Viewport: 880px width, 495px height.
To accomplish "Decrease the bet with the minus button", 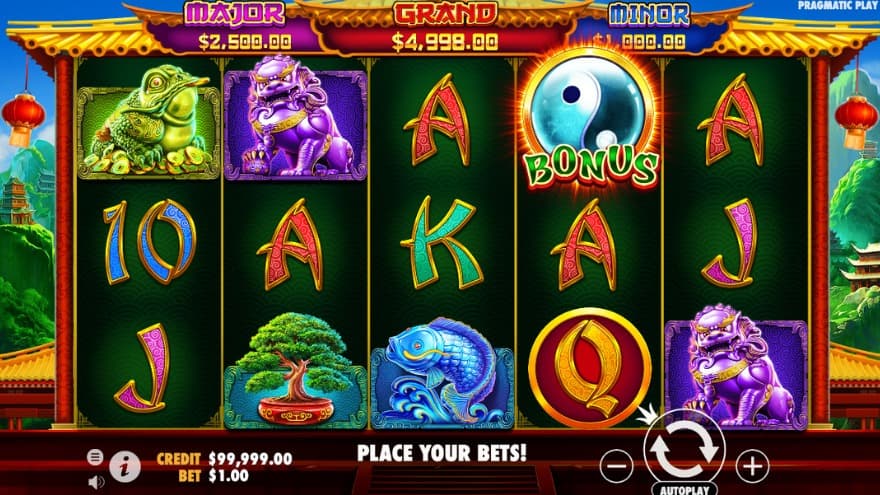I will (x=619, y=465).
